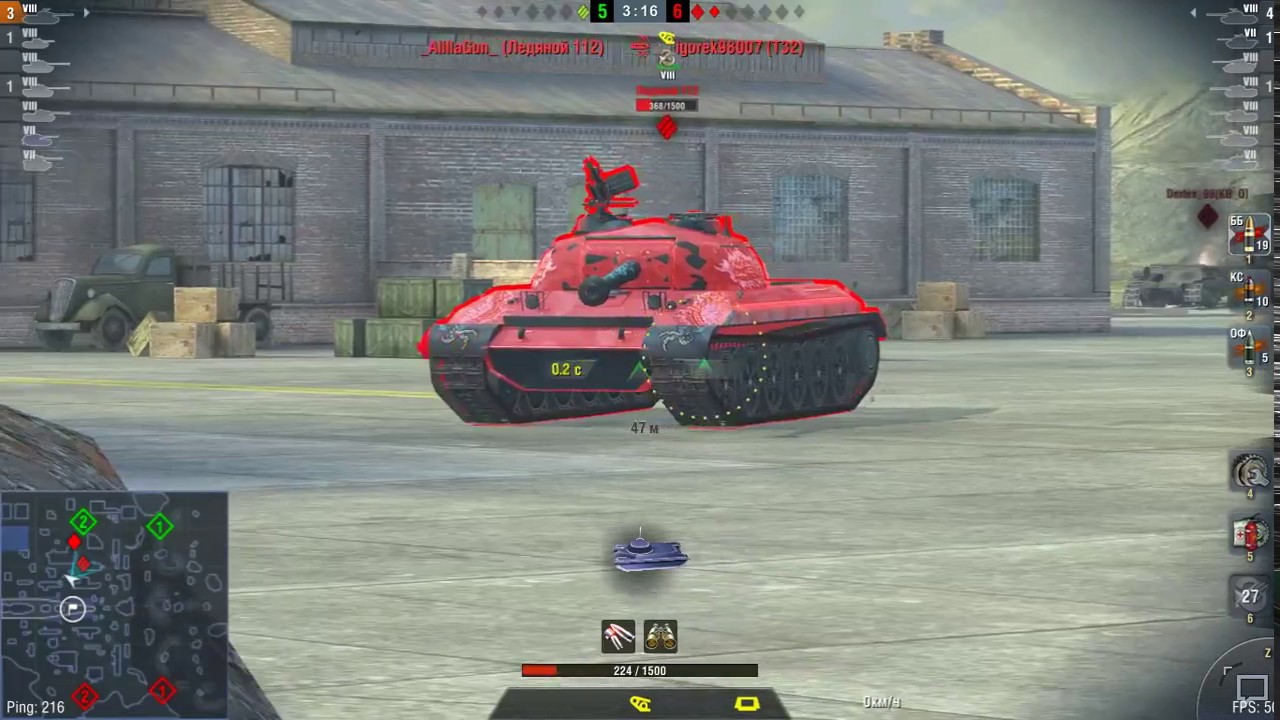Click the green base circle on the minimap
The width and height of the screenshot is (1280, 720).
click(160, 525)
